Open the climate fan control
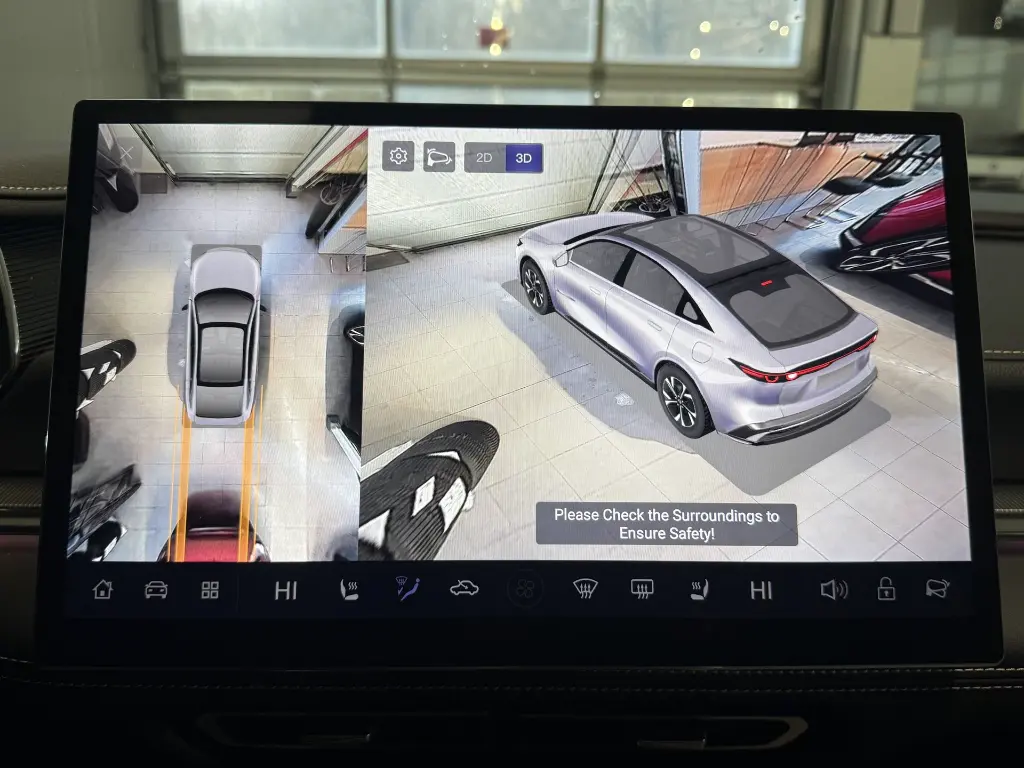 [x=523, y=590]
